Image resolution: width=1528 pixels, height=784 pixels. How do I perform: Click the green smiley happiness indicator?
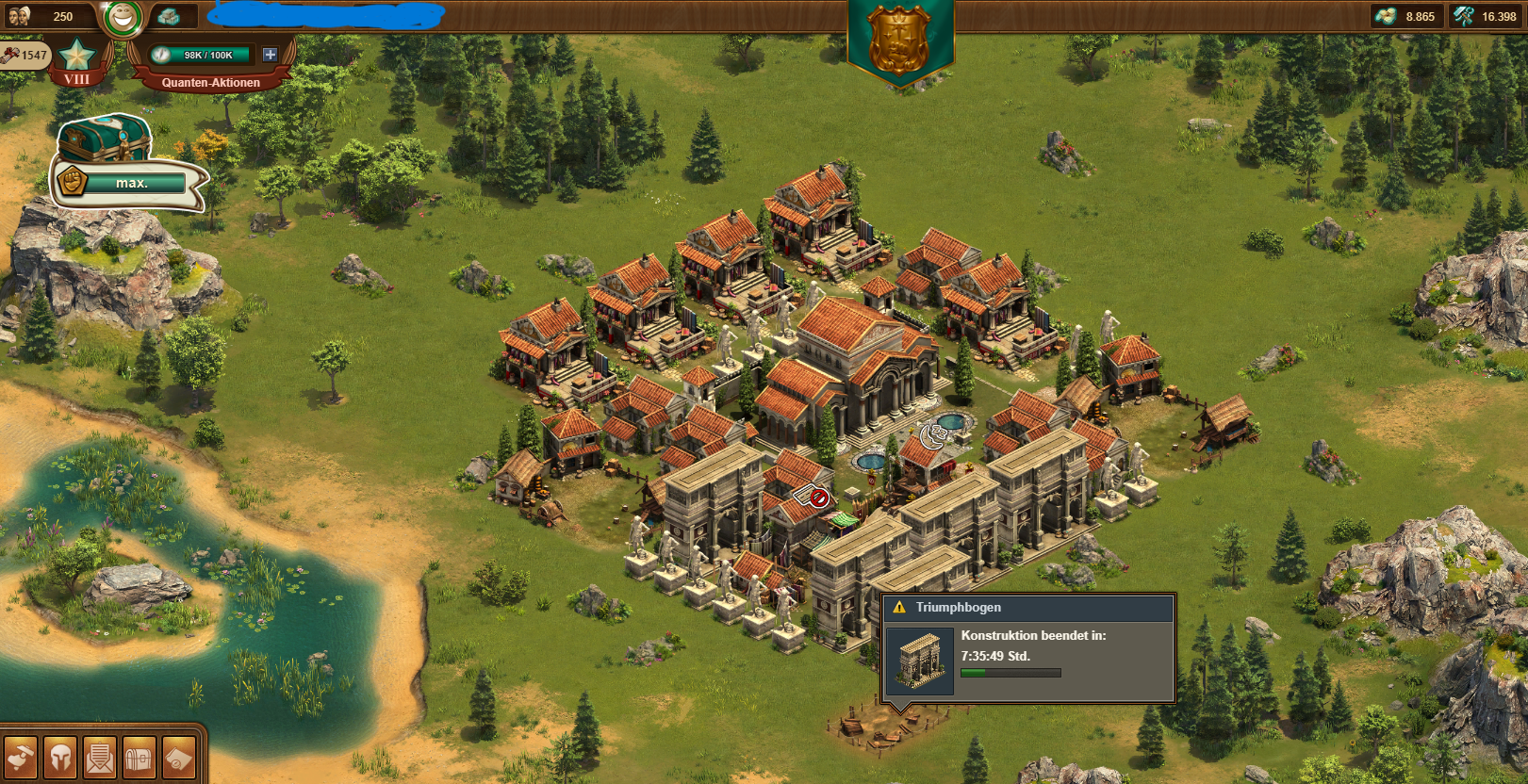click(x=122, y=16)
